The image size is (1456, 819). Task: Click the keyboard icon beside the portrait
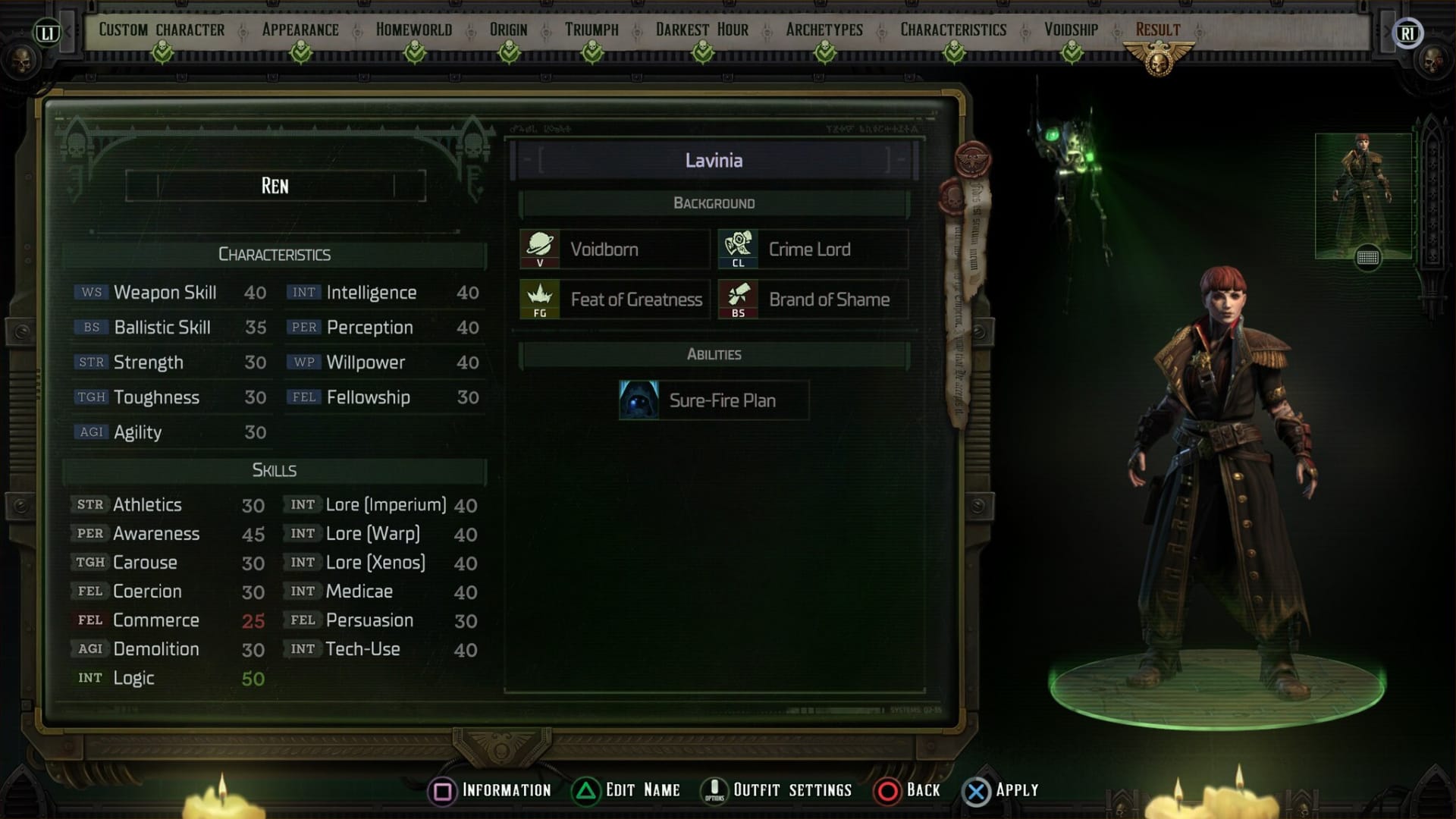(1367, 258)
